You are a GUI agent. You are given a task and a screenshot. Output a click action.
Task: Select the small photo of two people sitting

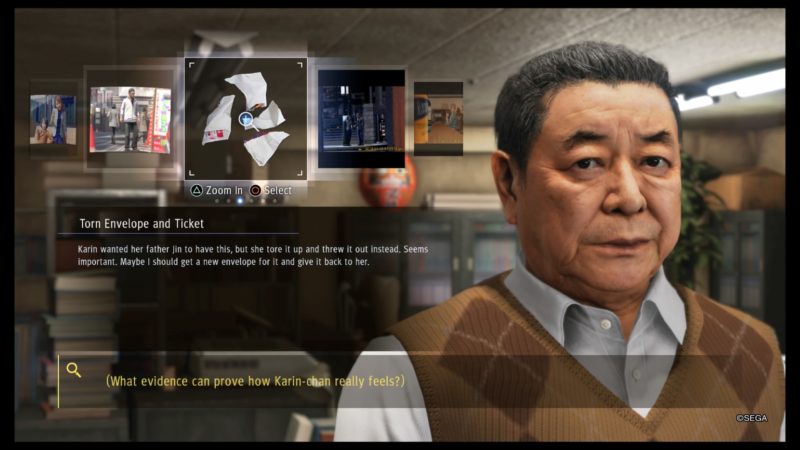[x=52, y=119]
